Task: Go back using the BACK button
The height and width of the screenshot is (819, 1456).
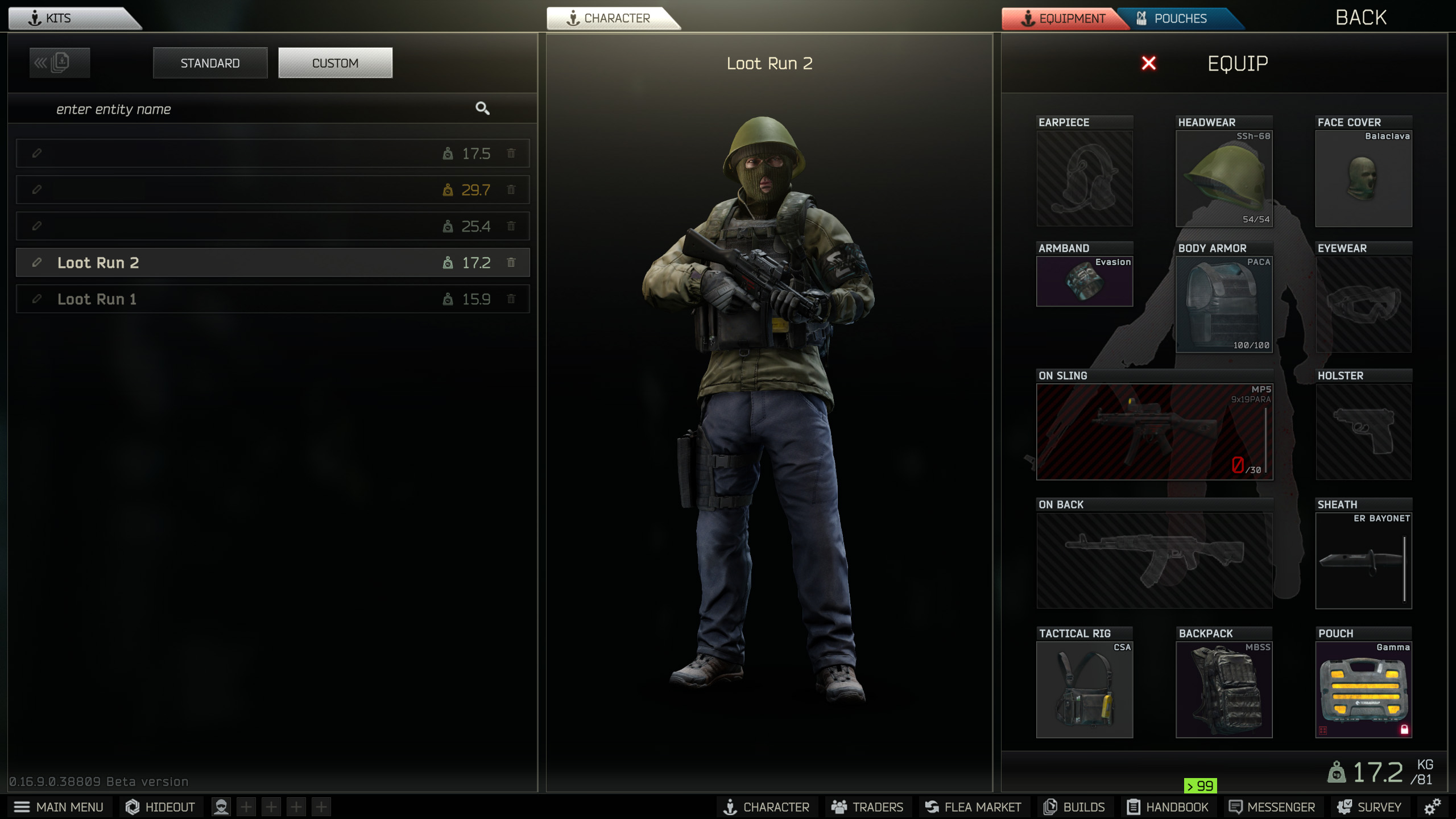Action: [x=1360, y=18]
